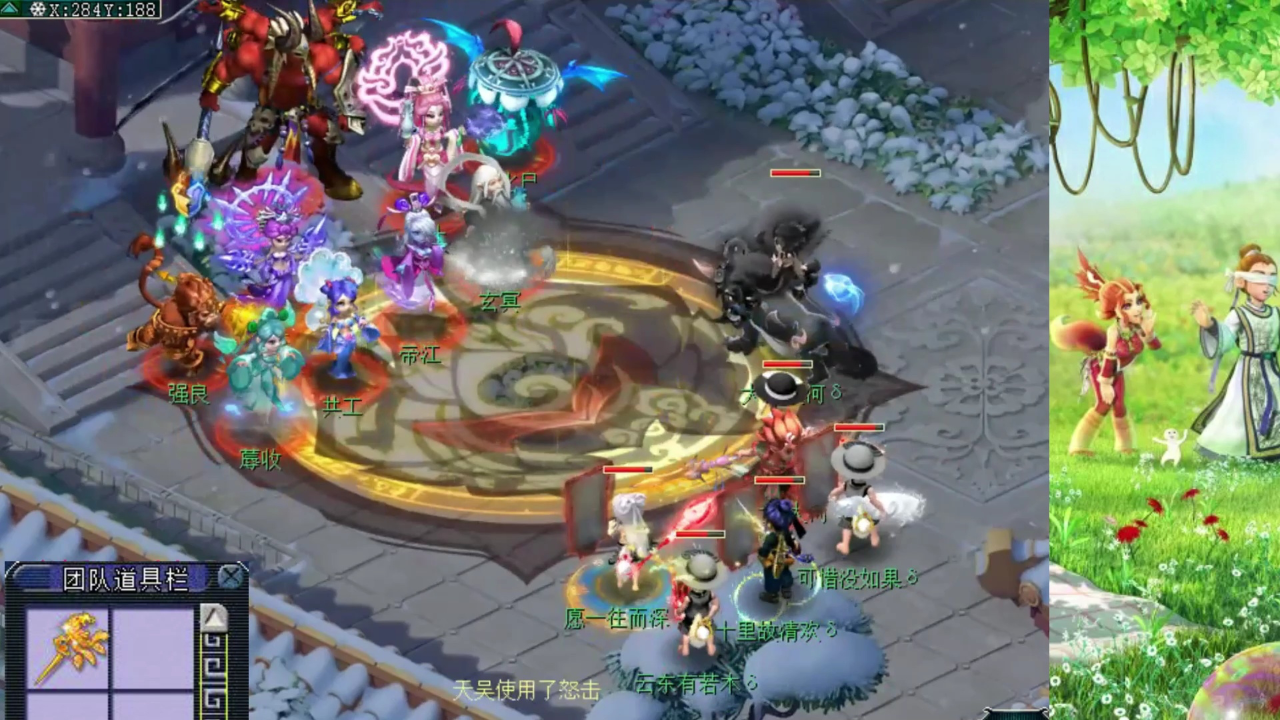Close the 团队道具栏 panel
This screenshot has height=720, width=1280.
coord(231,577)
